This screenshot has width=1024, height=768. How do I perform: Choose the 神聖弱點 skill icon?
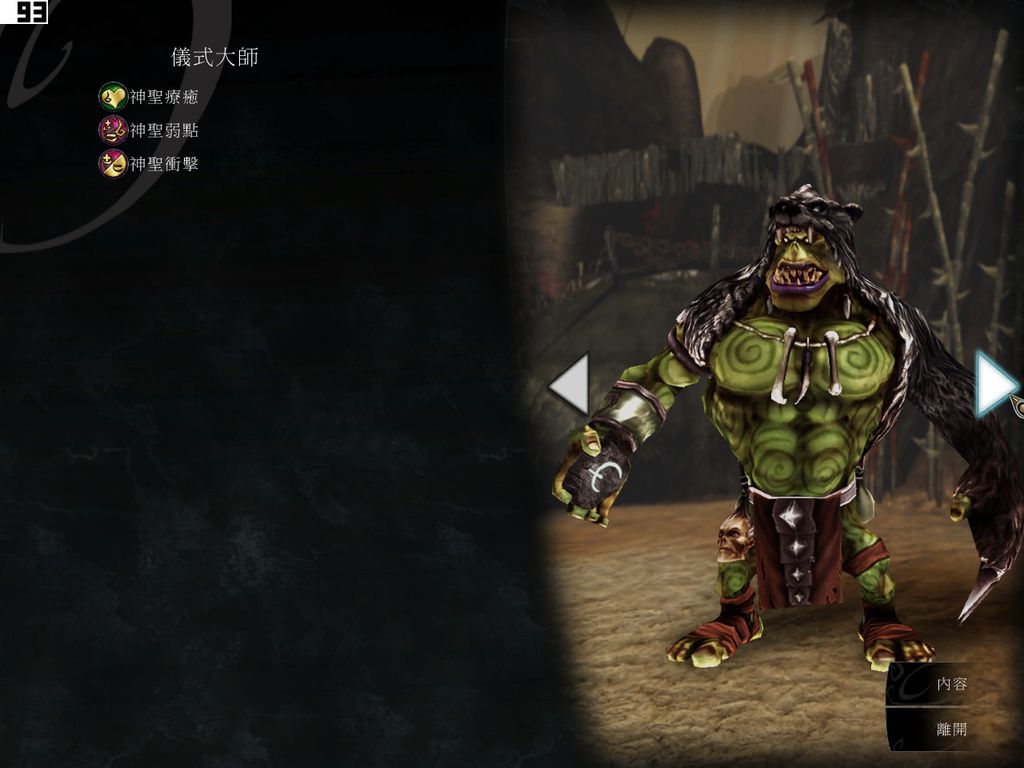112,130
